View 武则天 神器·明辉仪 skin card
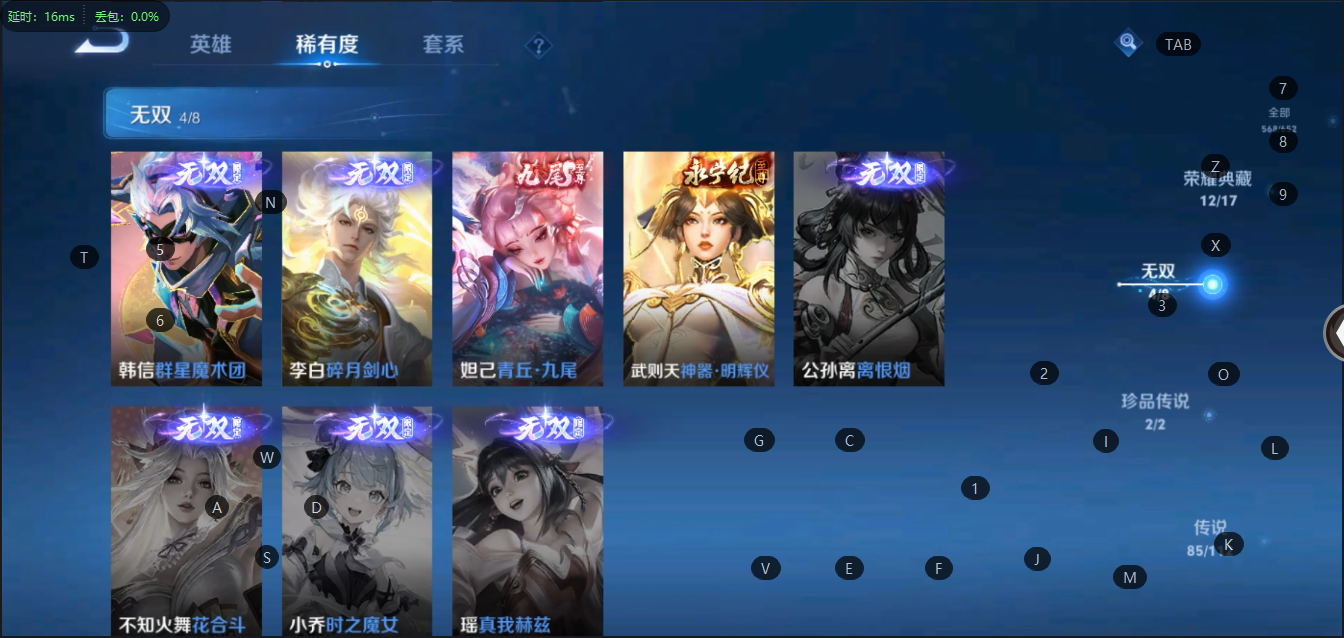The image size is (1344, 638). 698,268
